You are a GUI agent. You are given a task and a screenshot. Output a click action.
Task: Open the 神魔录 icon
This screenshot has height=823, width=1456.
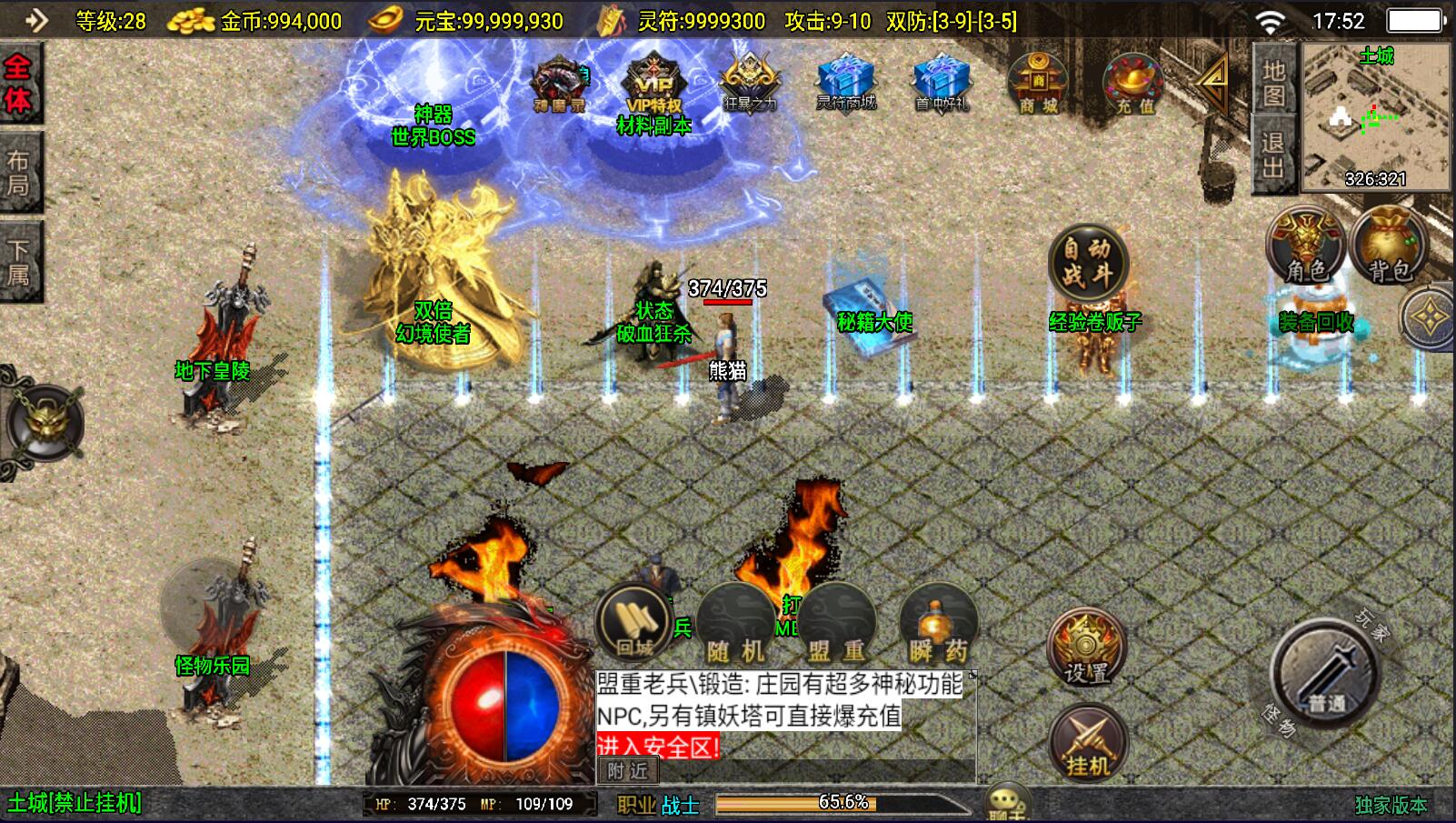559,84
